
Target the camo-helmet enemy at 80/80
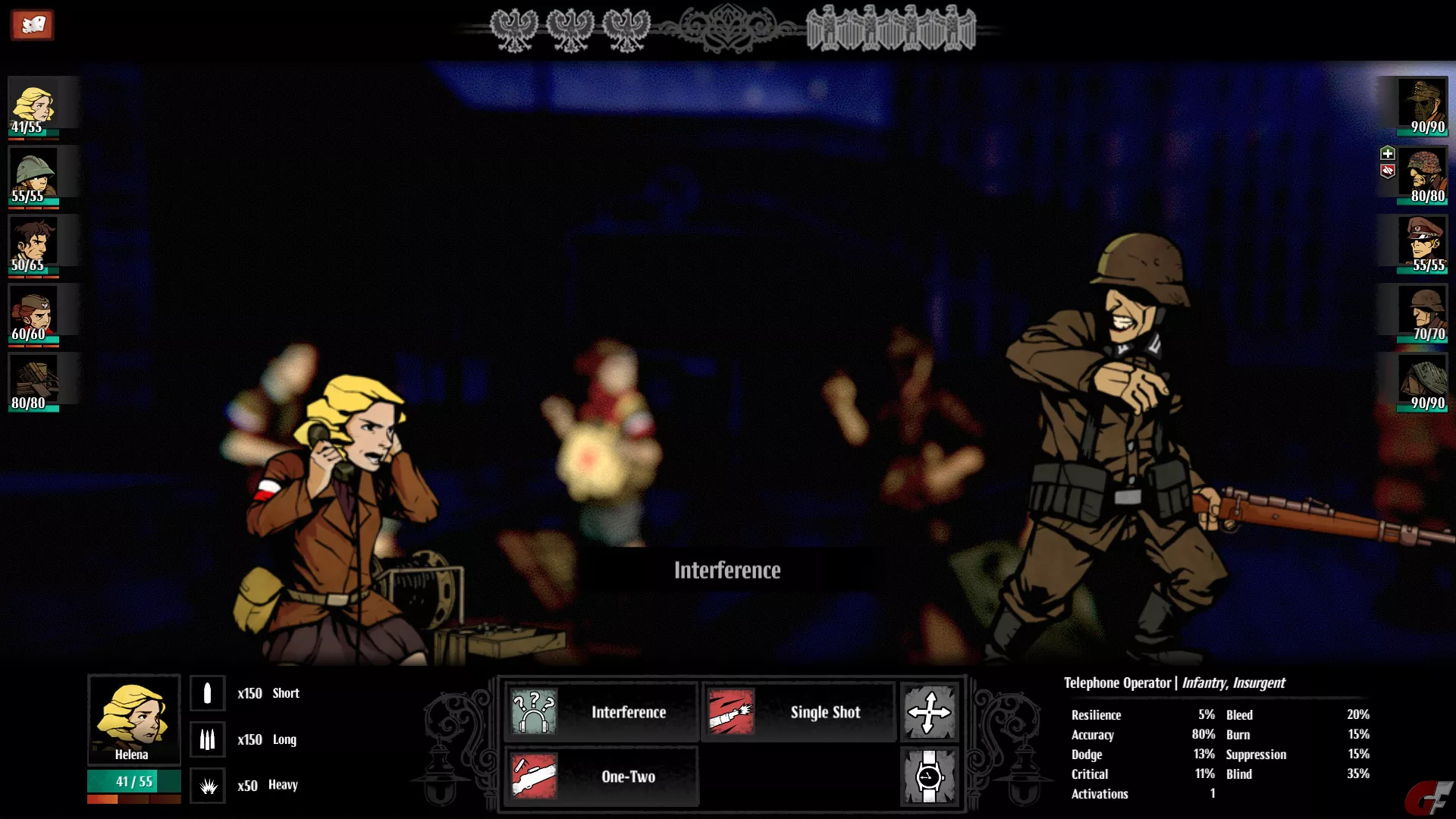coord(1423,176)
